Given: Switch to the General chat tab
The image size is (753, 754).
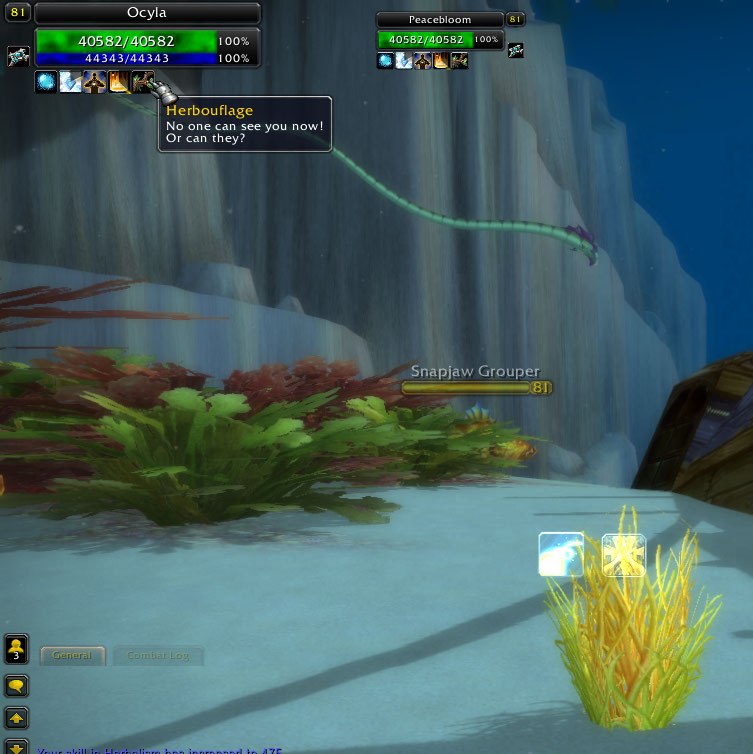Looking at the screenshot, I should click(x=72, y=656).
